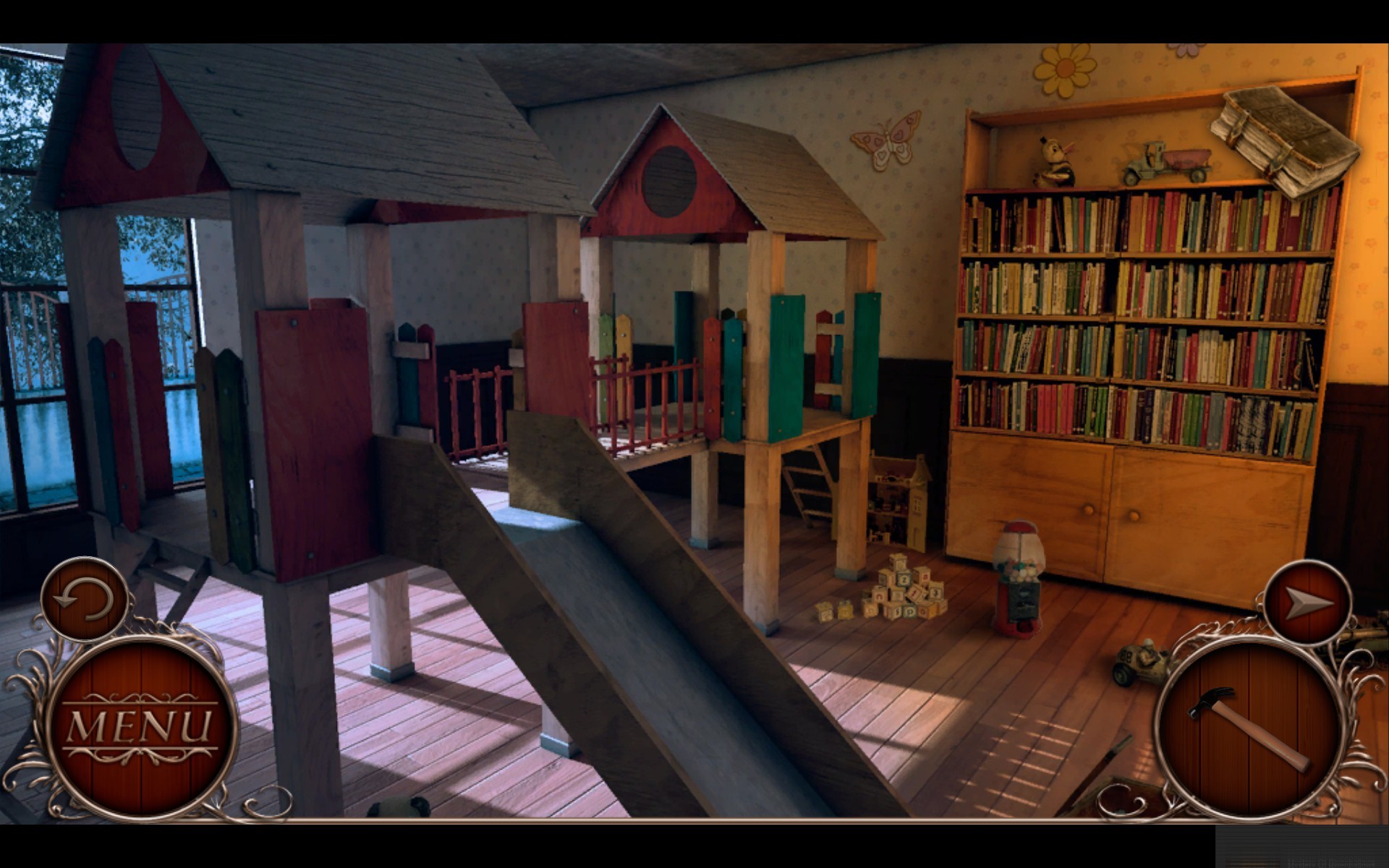Tap the next-item arrow above inventory
The height and width of the screenshot is (868, 1389).
point(1307,603)
